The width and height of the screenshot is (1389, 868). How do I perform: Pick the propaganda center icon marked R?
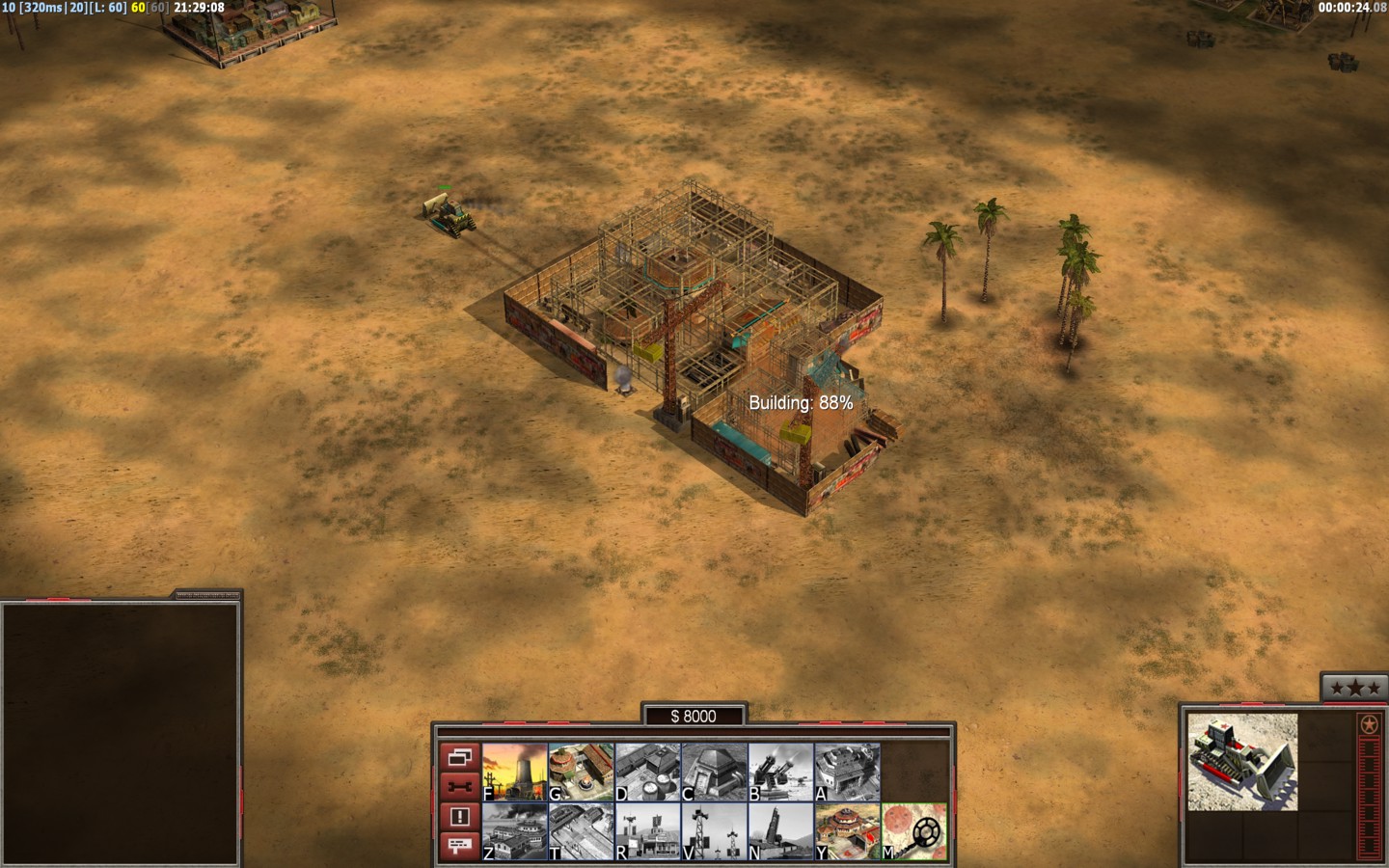[648, 831]
